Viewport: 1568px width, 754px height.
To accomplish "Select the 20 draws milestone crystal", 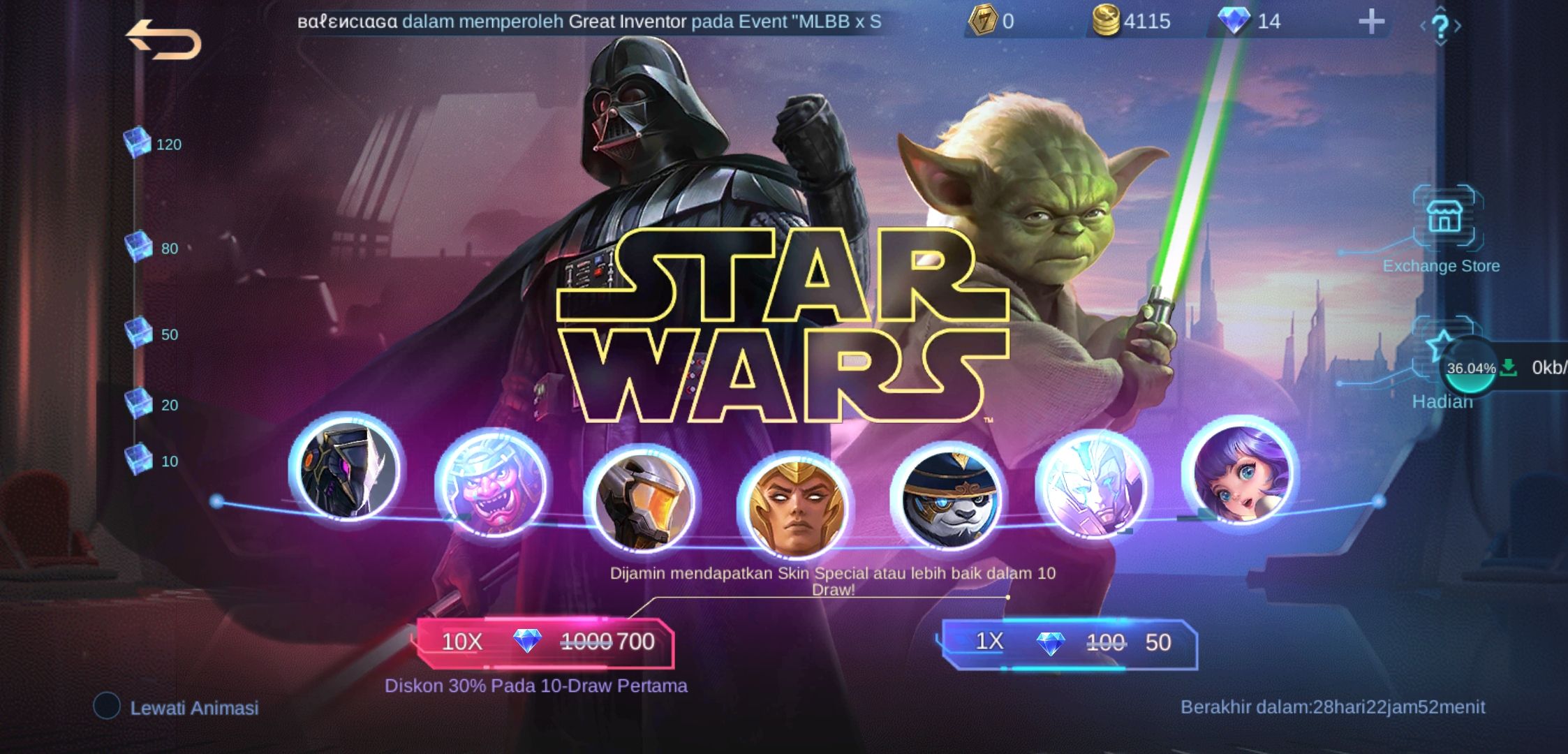I will click(138, 404).
